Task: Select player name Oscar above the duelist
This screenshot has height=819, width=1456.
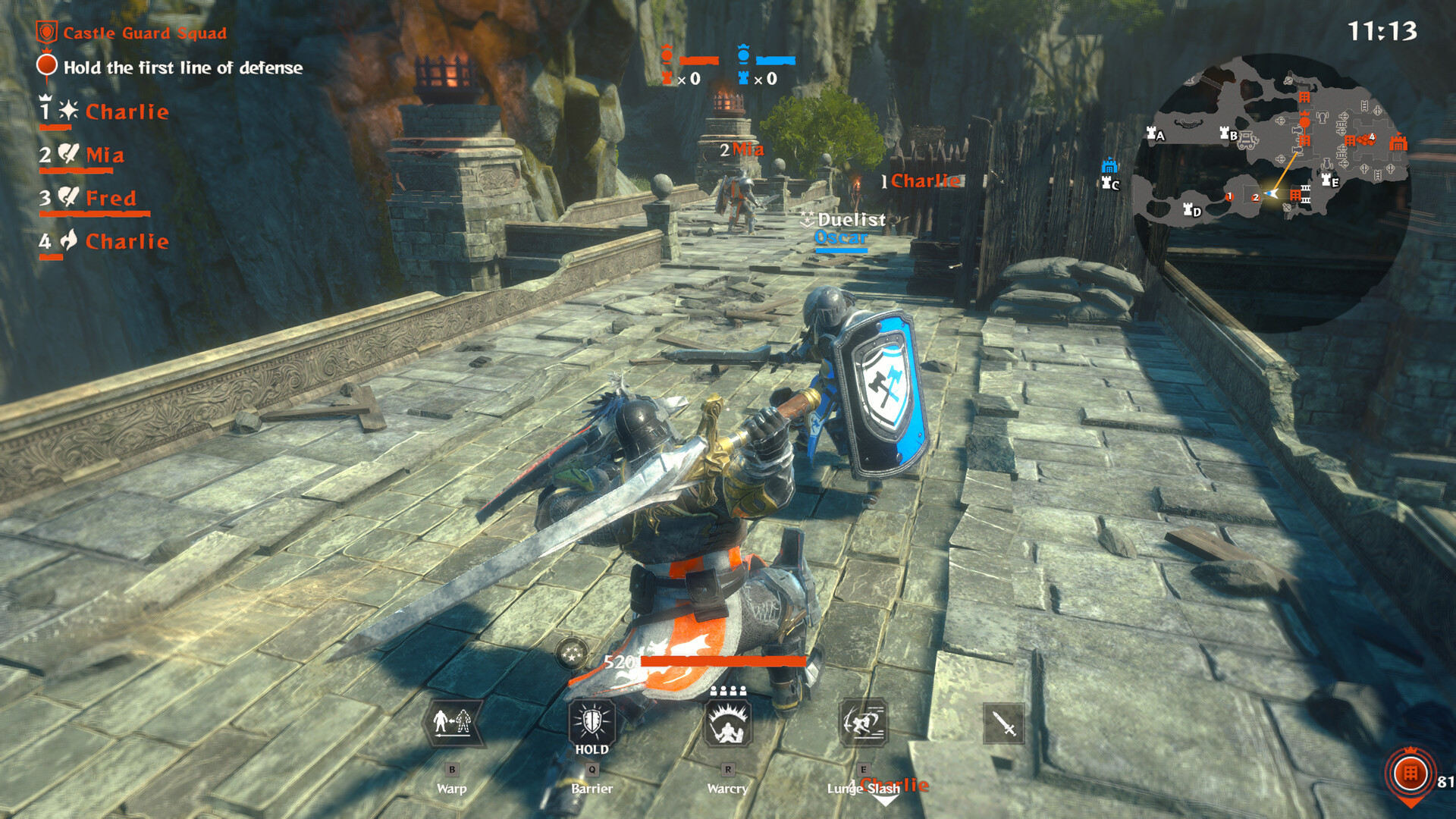Action: pyautogui.click(x=839, y=237)
